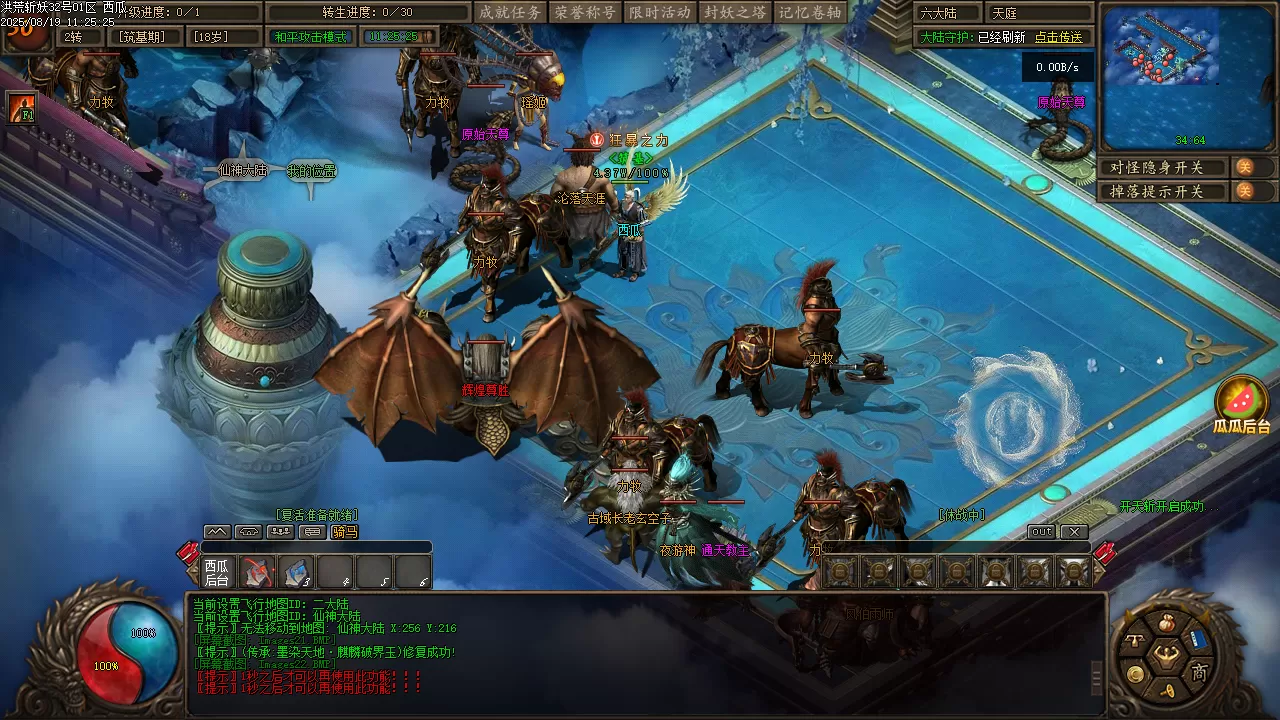The width and height of the screenshot is (1280, 720).
Task: Click the 骑马 mount button
Action: click(x=344, y=532)
